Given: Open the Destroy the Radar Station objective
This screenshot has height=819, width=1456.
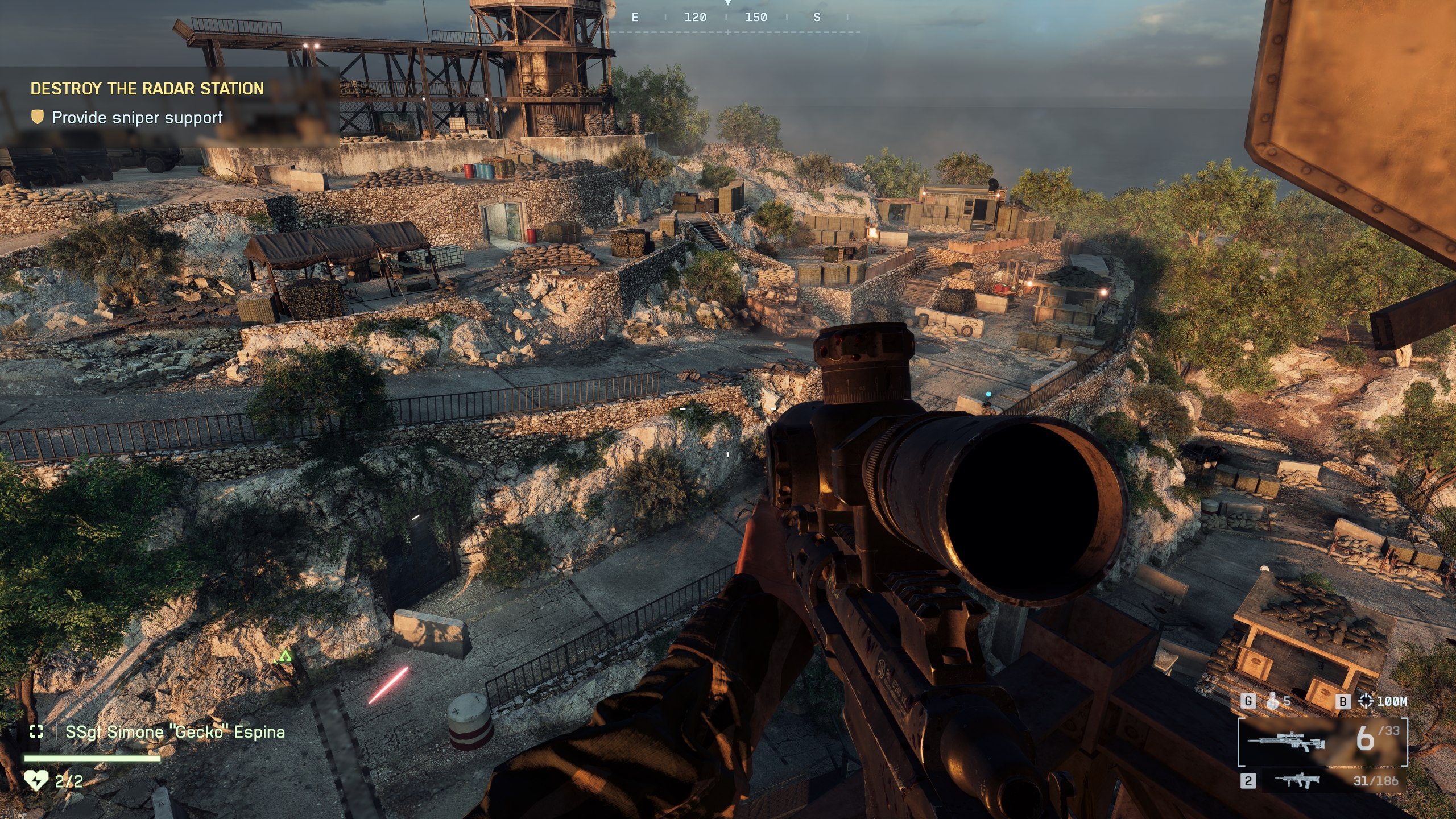Looking at the screenshot, I should pos(147,89).
